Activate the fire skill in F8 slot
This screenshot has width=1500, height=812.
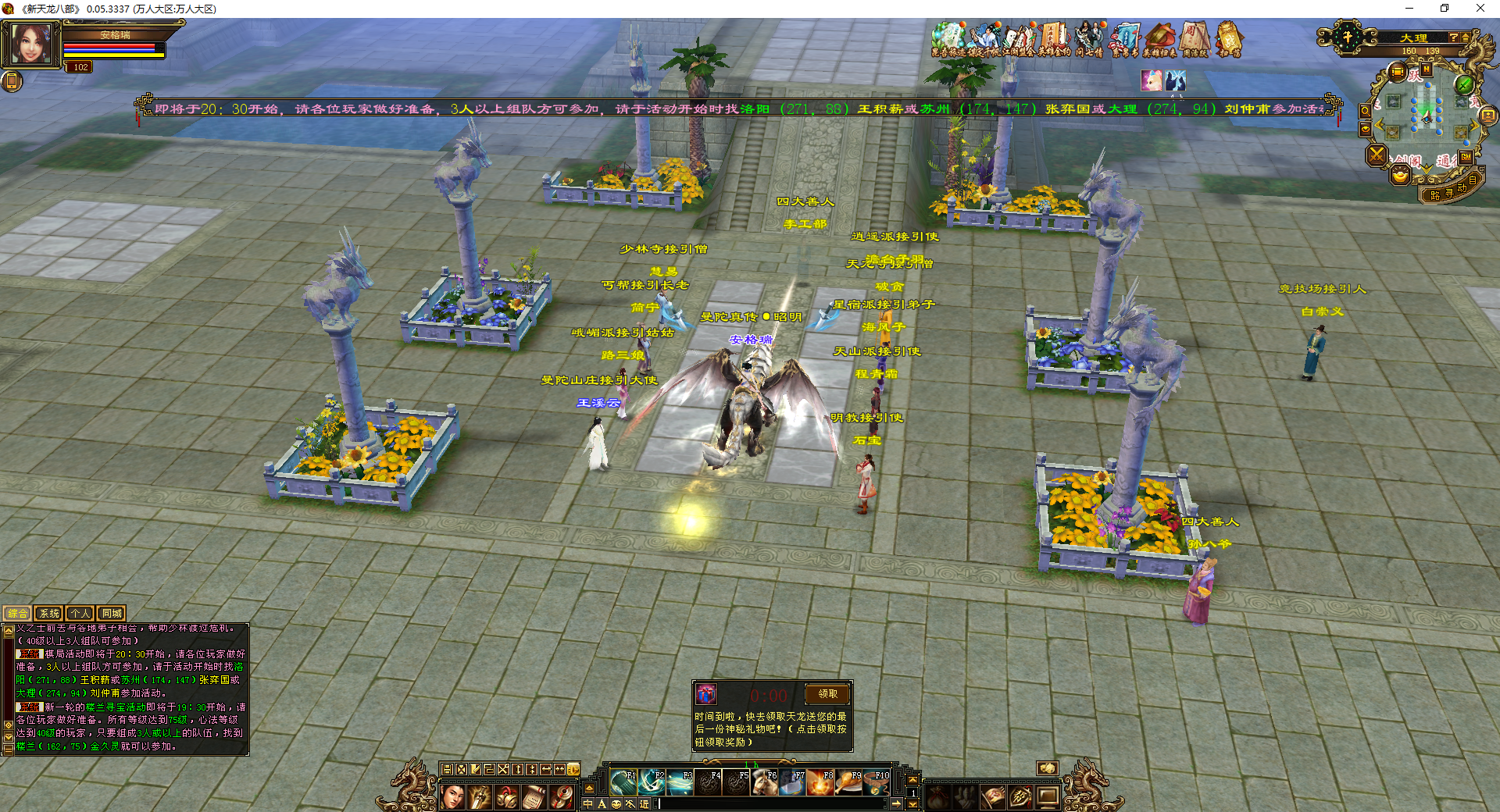820,782
